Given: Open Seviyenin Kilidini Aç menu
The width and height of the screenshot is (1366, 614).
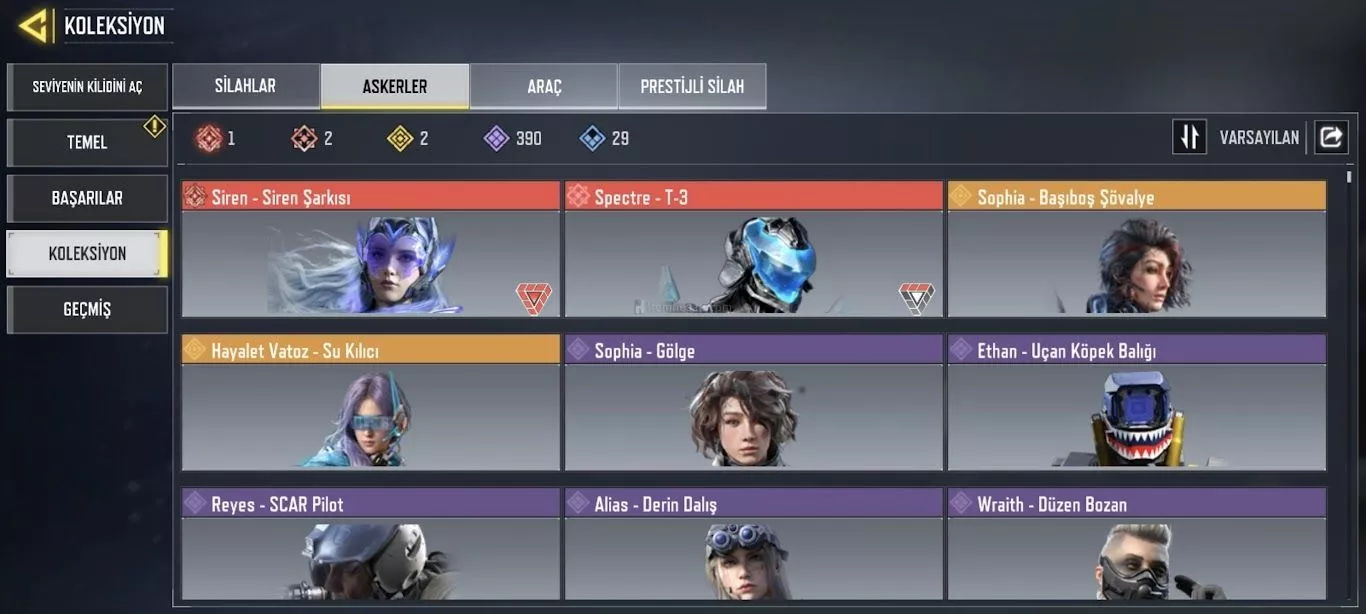Looking at the screenshot, I should pos(87,87).
